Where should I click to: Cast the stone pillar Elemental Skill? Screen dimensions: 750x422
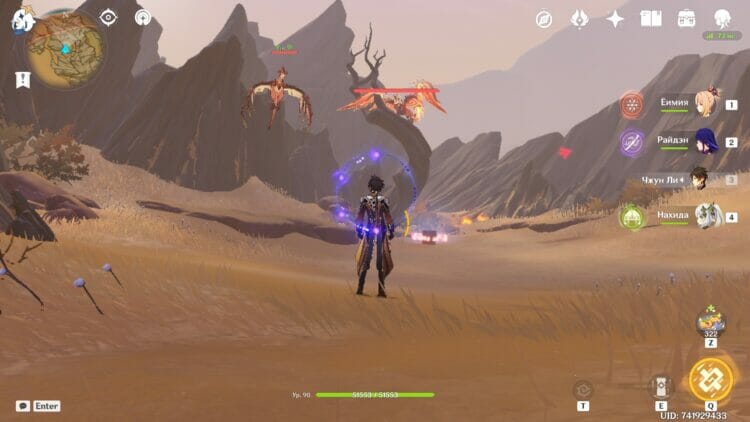(x=661, y=387)
